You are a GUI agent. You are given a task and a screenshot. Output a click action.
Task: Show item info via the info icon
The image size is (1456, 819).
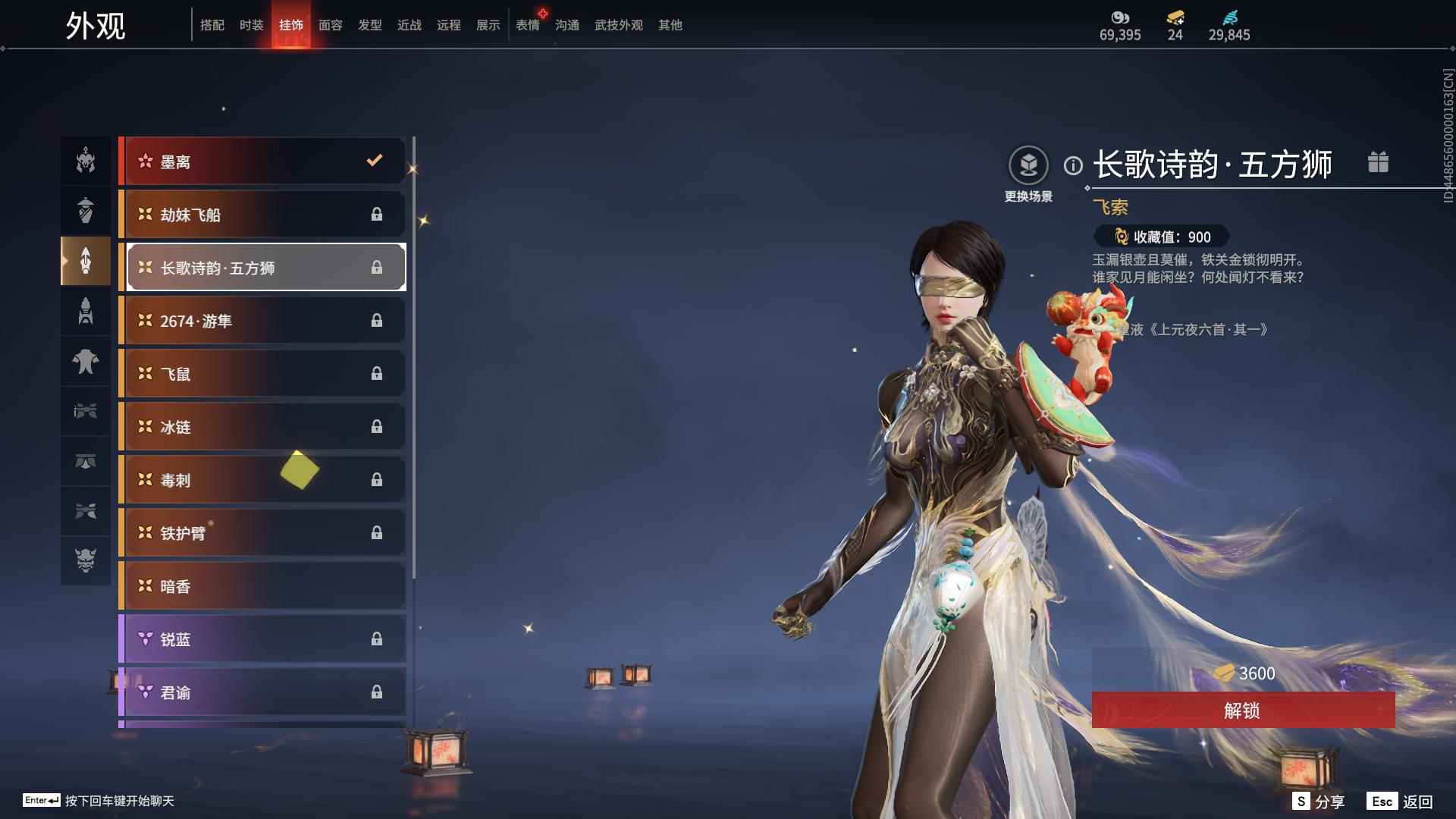coord(1073,165)
